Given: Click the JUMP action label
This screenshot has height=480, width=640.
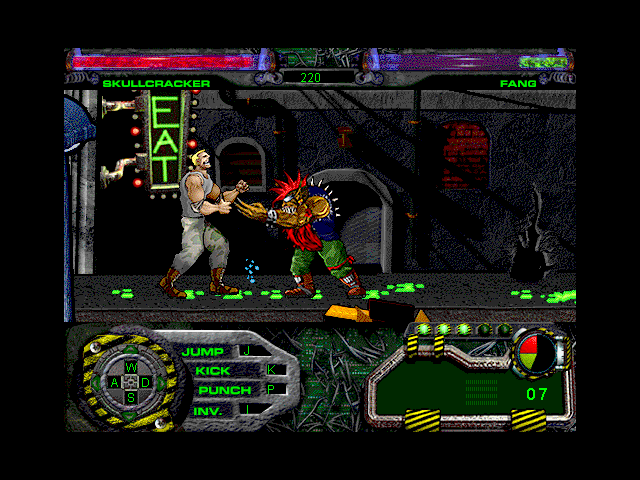Looking at the screenshot, I should [204, 352].
